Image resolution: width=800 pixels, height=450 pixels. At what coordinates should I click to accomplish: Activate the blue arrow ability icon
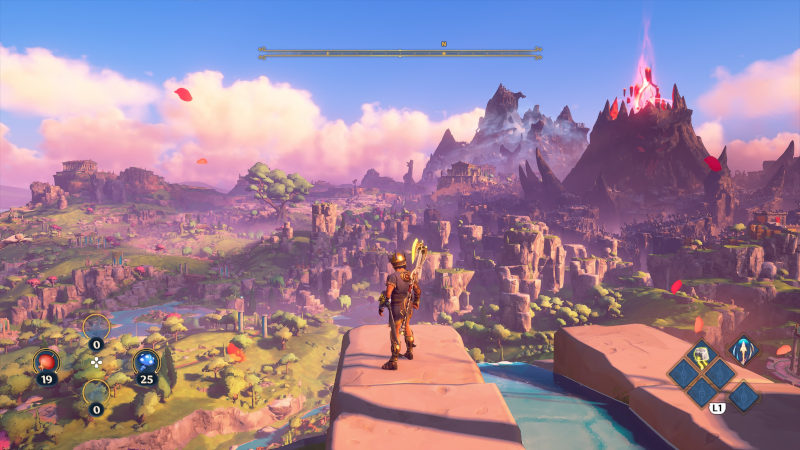click(x=741, y=349)
